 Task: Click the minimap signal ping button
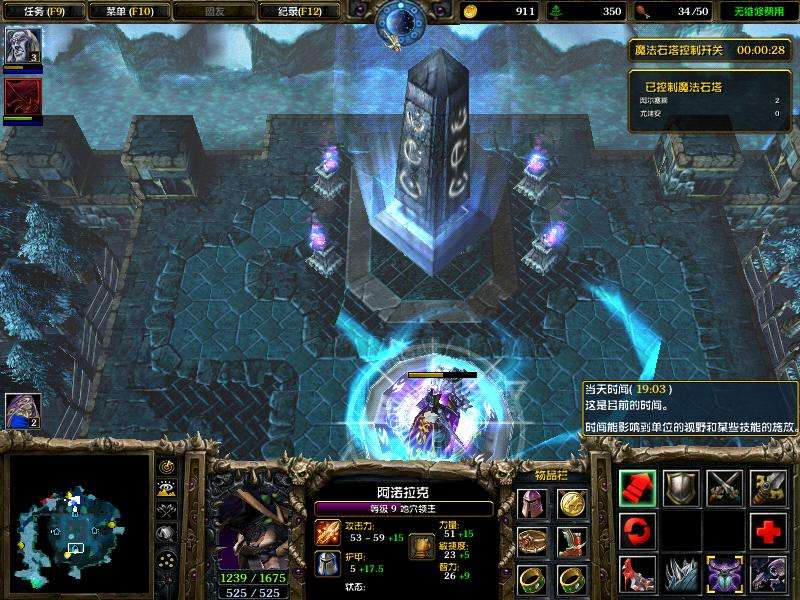pyautogui.click(x=168, y=468)
